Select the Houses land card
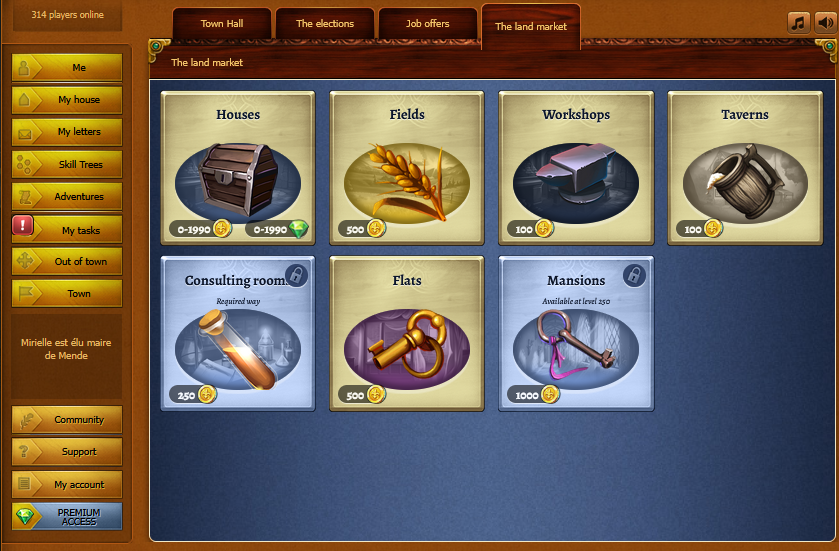Viewport: 839px width, 551px height. [x=238, y=168]
